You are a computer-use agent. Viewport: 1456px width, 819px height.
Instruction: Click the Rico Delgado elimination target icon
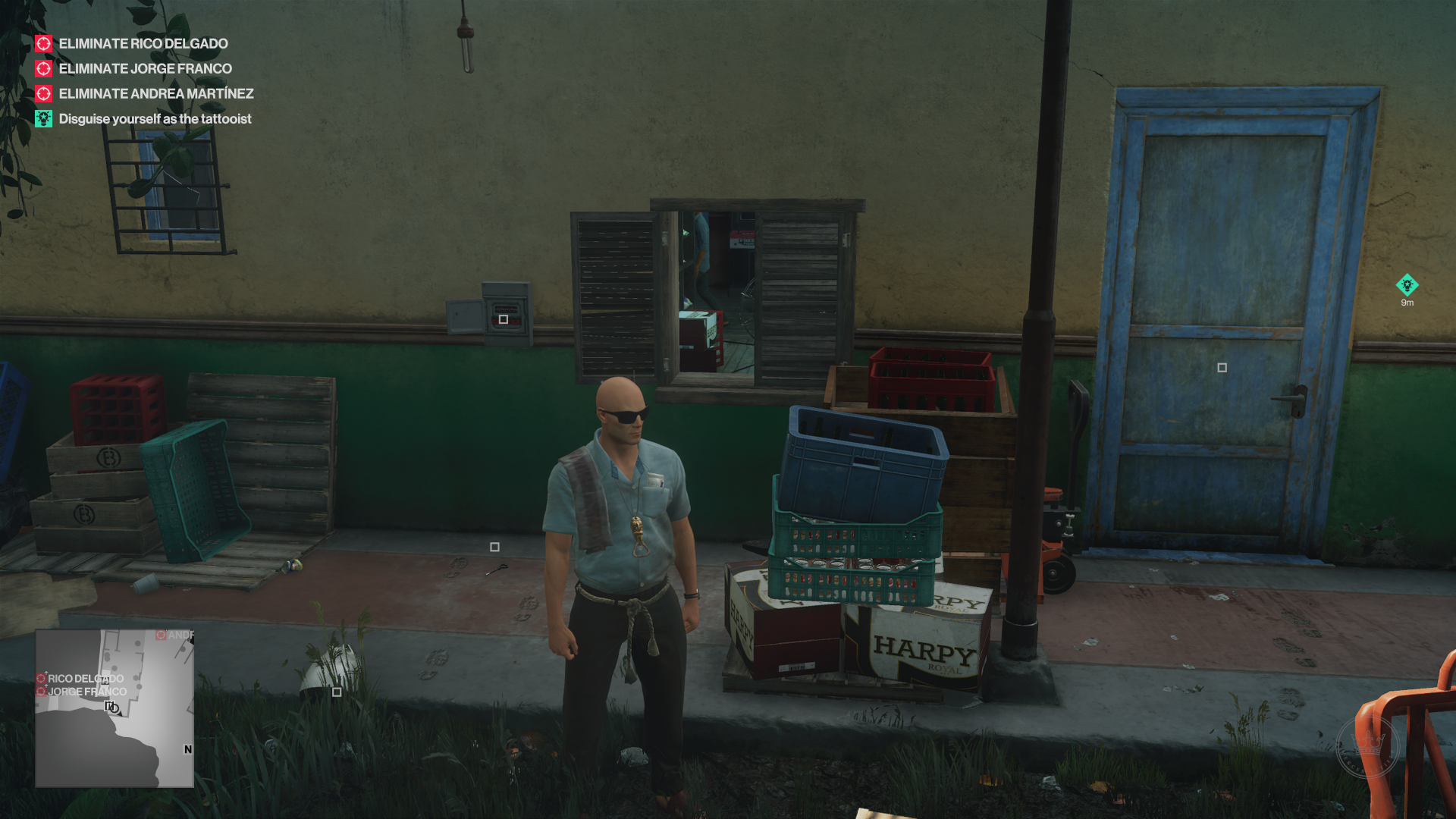pyautogui.click(x=43, y=43)
